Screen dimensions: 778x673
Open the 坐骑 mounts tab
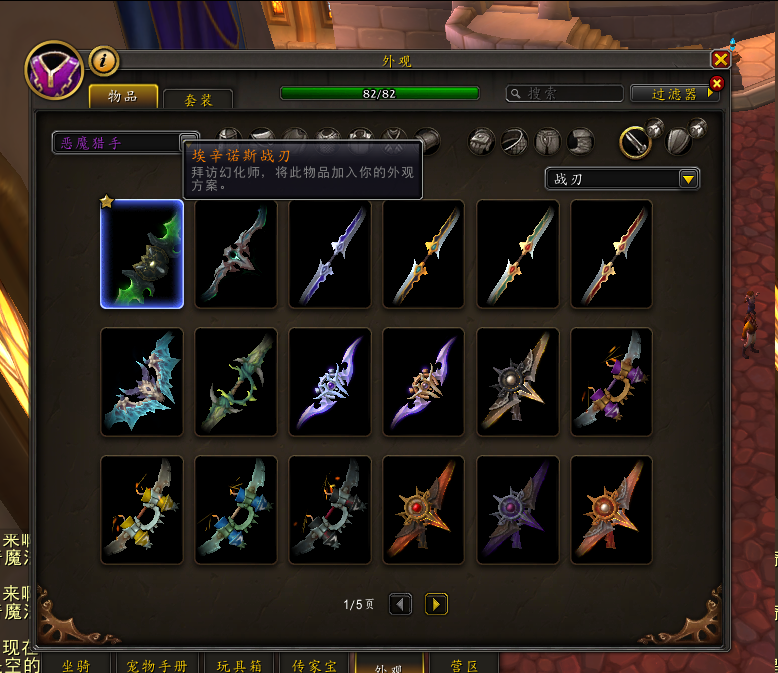coord(75,665)
